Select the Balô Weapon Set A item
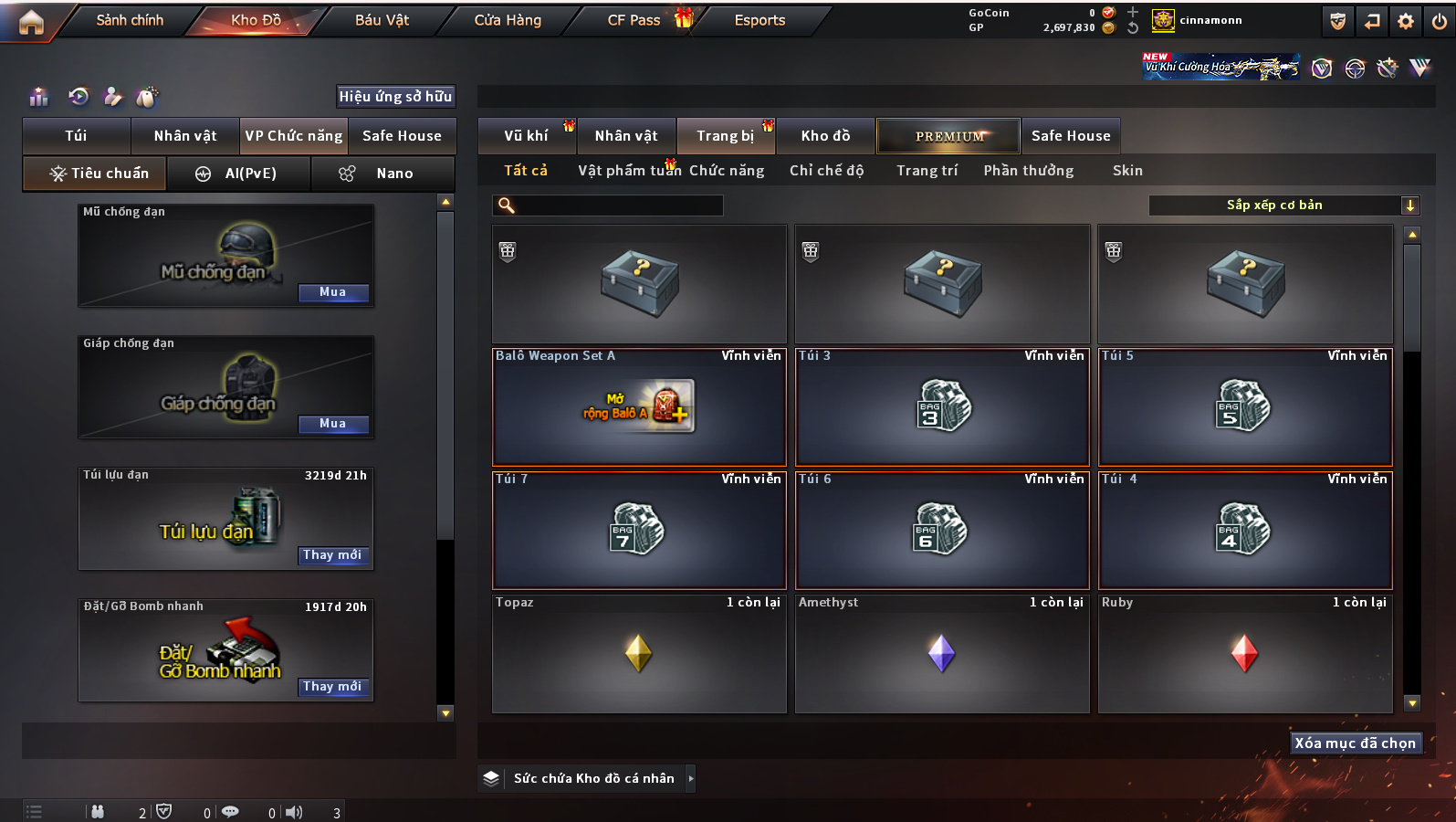 (x=639, y=407)
